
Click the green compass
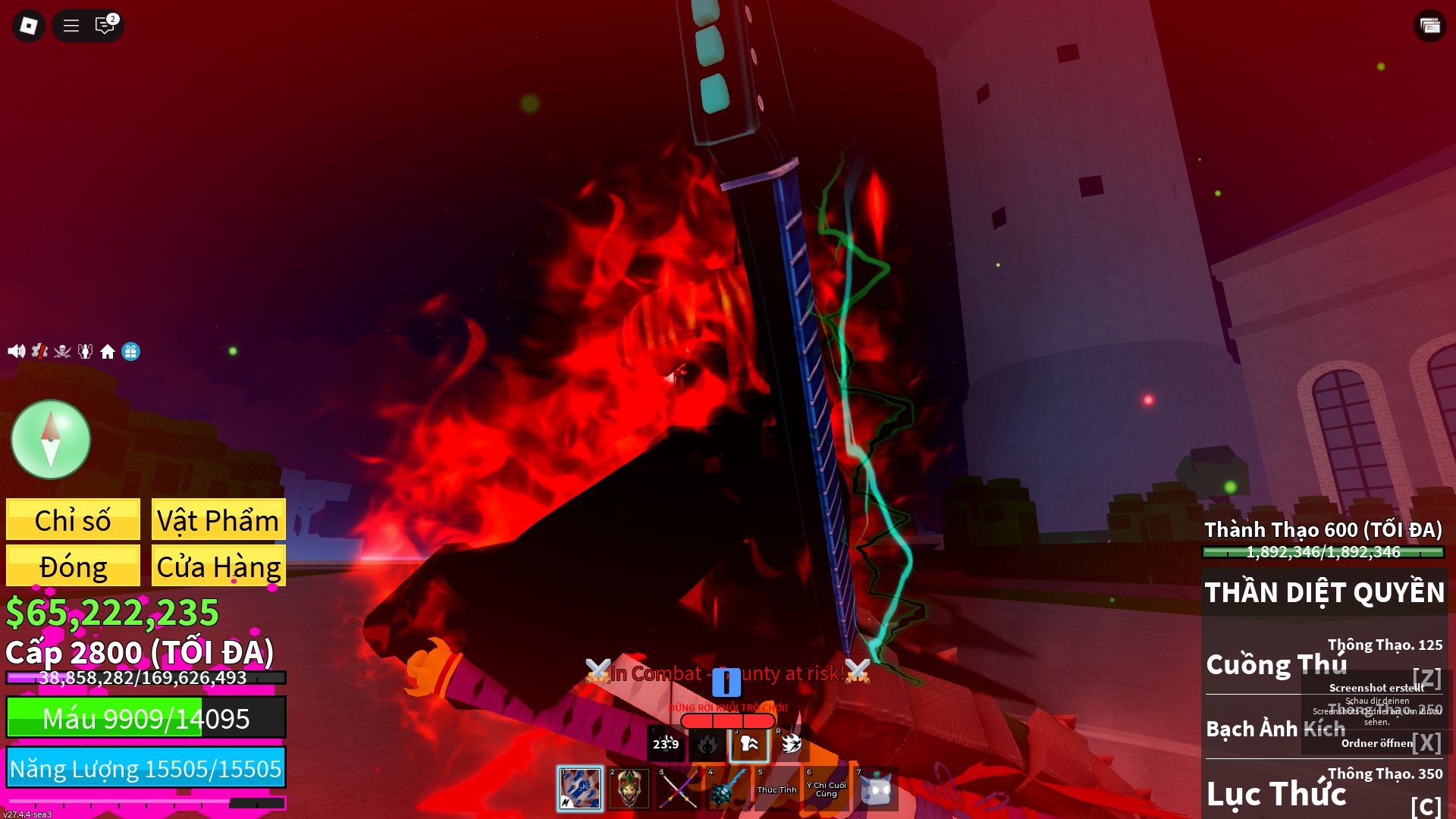[51, 439]
